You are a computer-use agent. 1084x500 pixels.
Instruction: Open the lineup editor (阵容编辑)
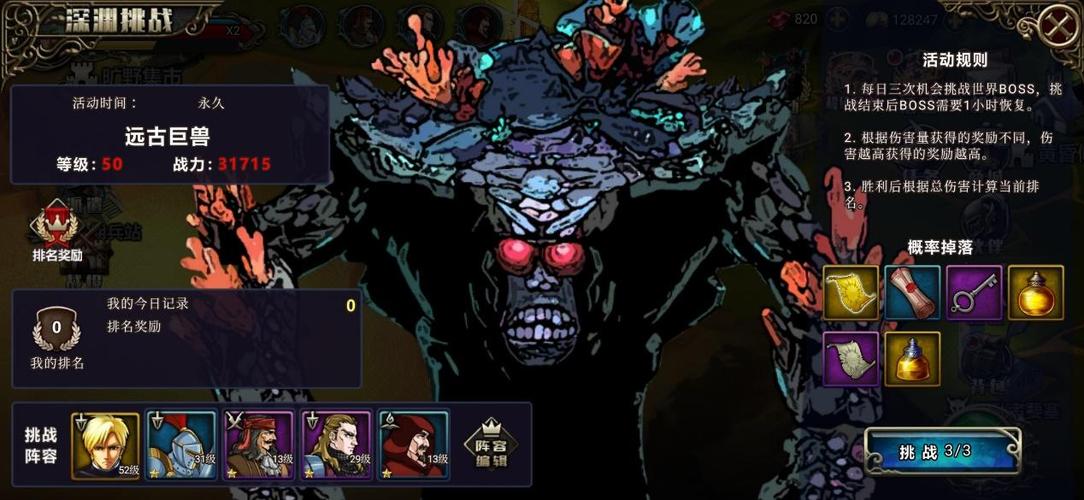tap(491, 445)
